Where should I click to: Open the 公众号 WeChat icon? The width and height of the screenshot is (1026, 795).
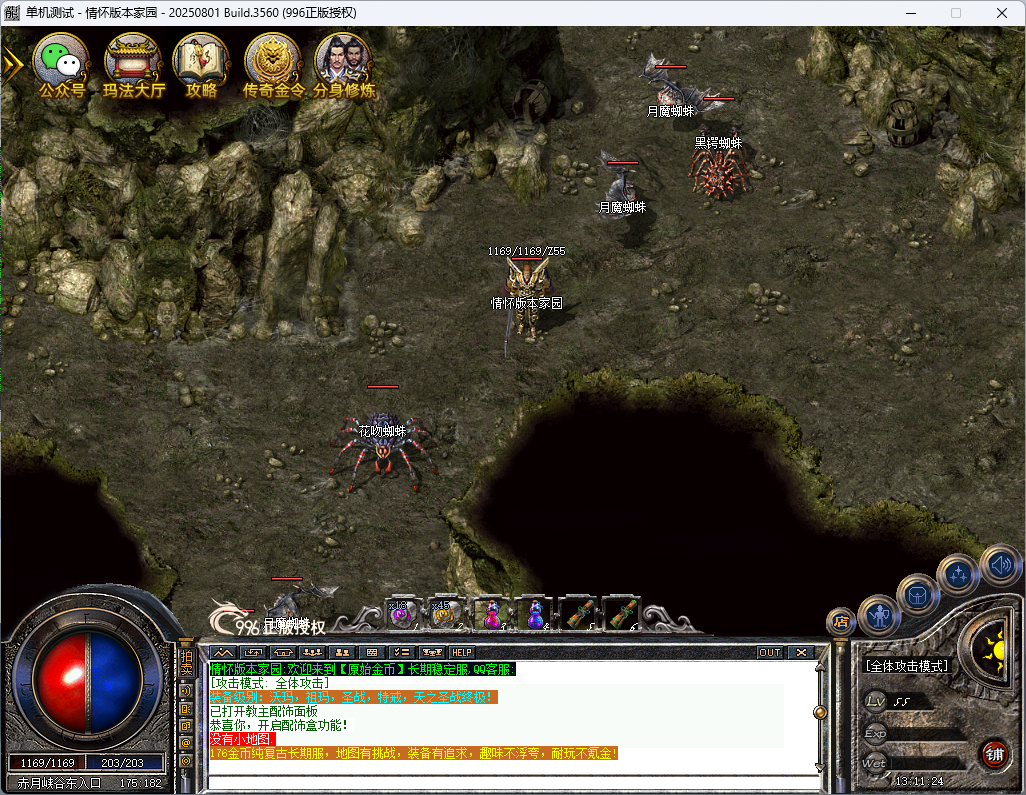[x=61, y=62]
